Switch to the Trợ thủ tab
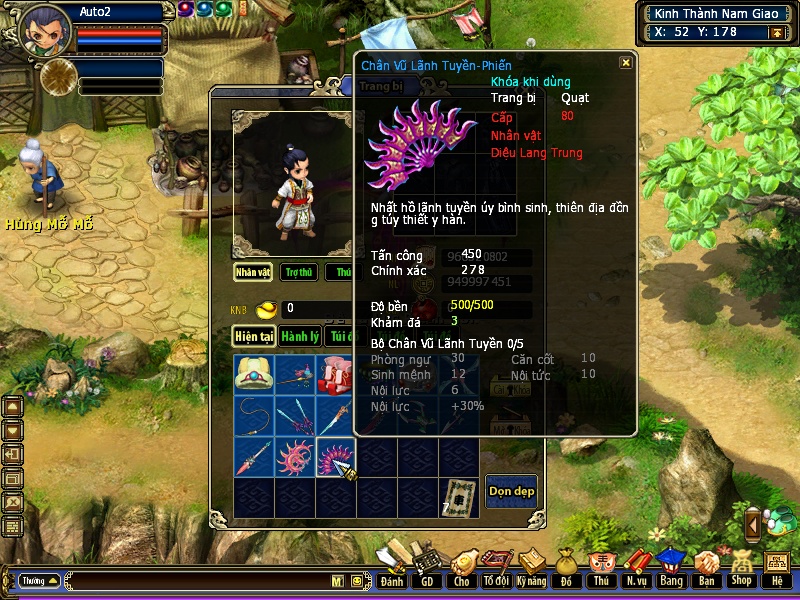This screenshot has width=800, height=600. point(298,271)
